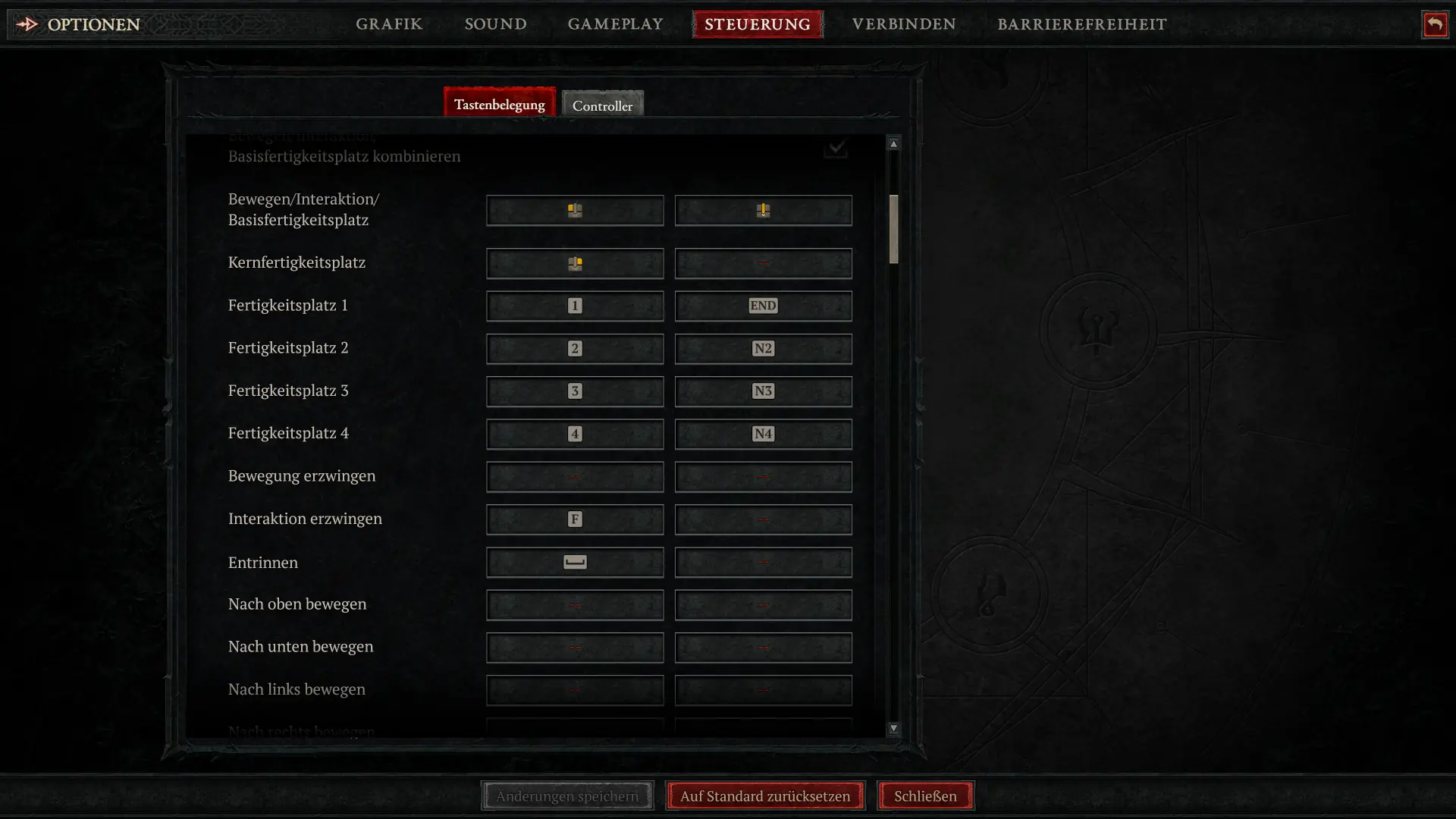Screen dimensions: 1456x819
Task: Click the 'N4' binding for Fertigkeitsplatz 4
Action: (x=763, y=434)
